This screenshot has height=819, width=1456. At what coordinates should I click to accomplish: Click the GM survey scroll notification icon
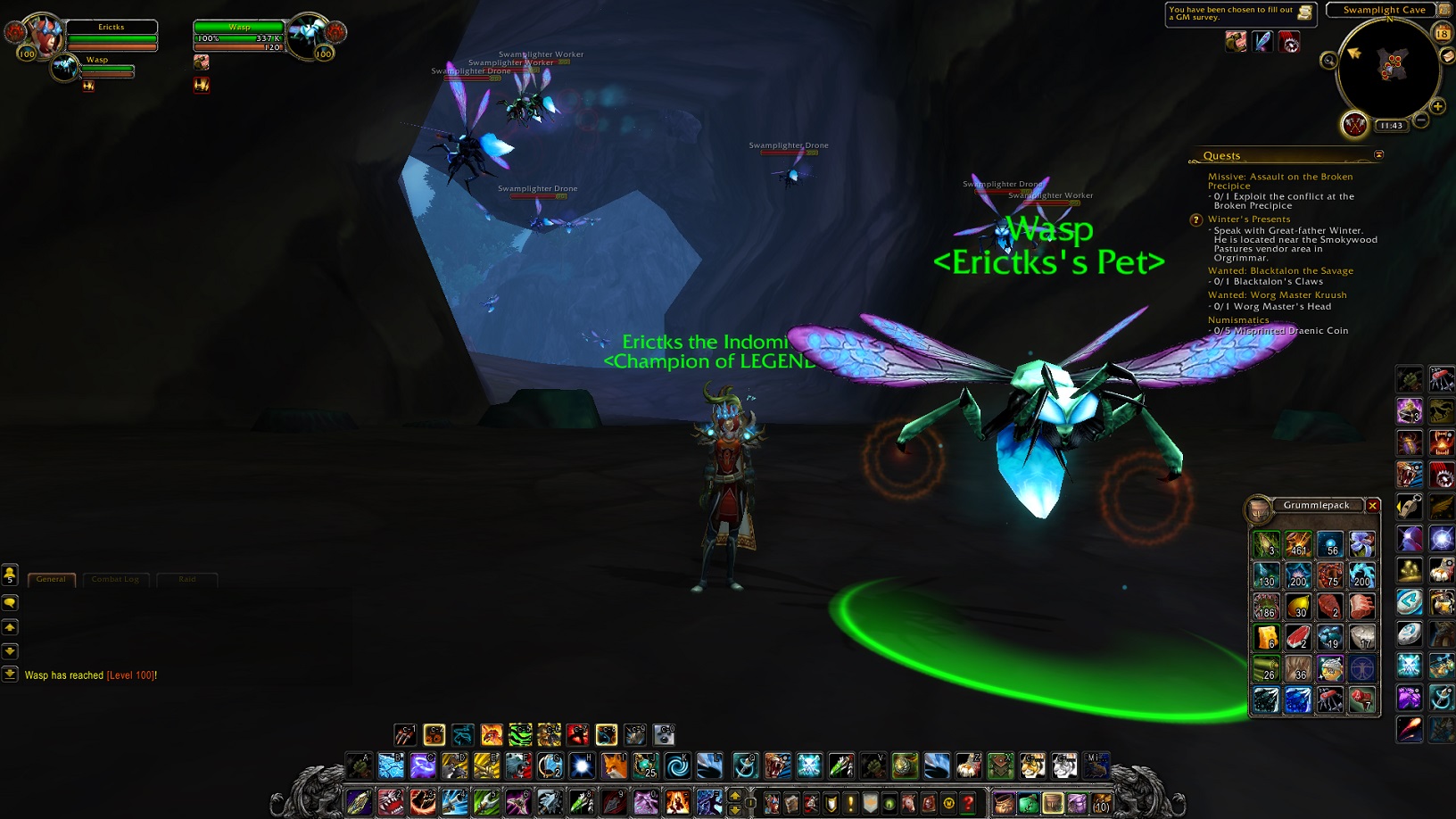coord(1304,11)
